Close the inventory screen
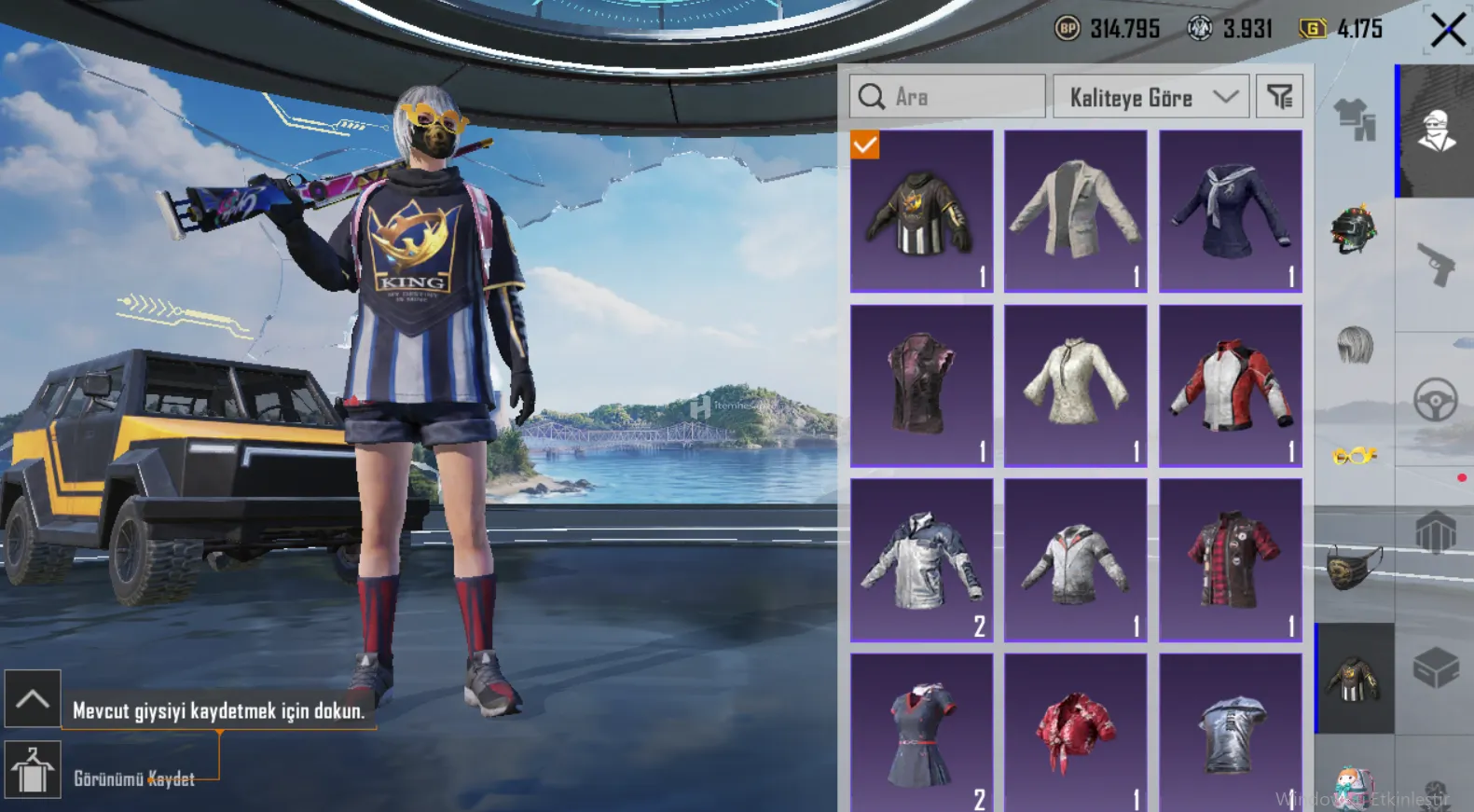This screenshot has width=1474, height=812. 1447,30
